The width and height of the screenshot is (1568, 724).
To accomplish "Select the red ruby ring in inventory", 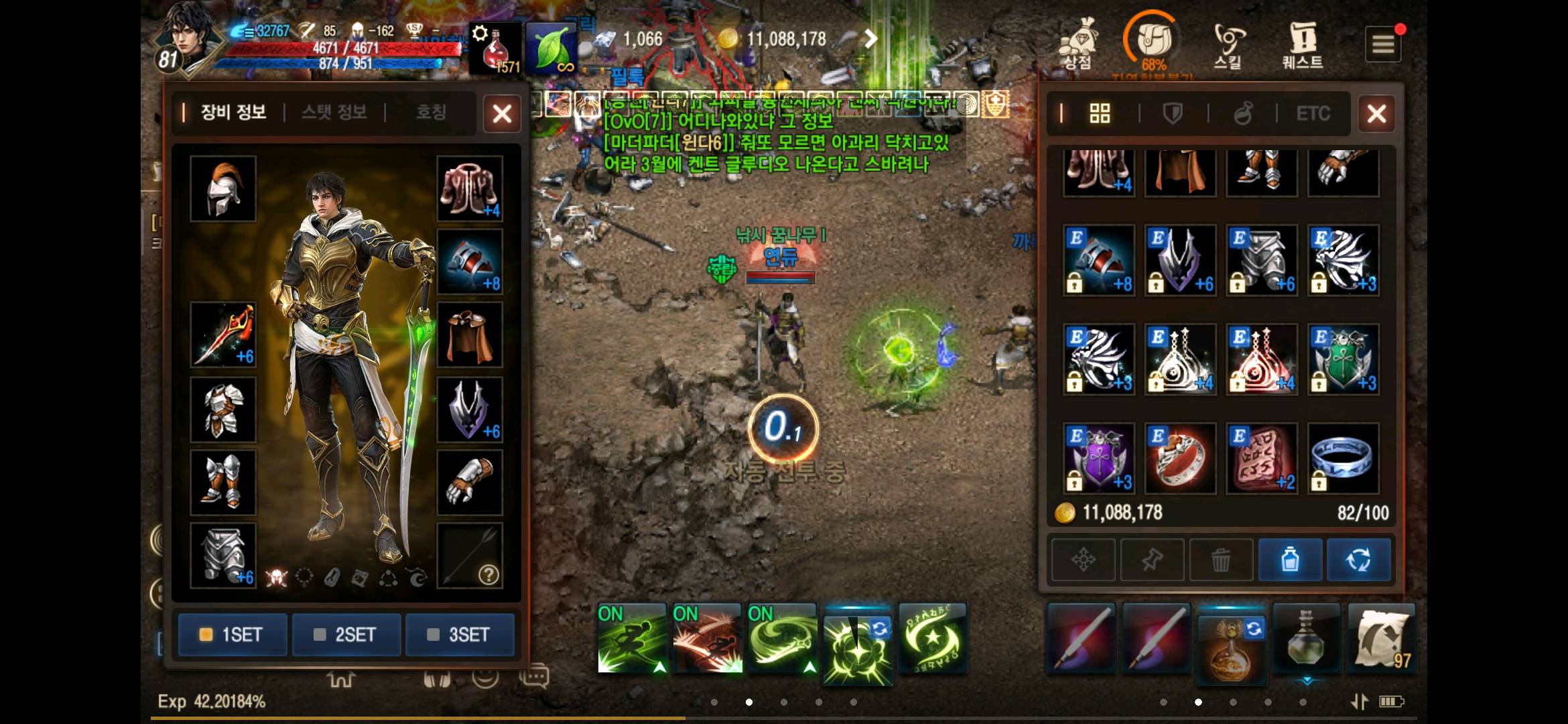I will click(1180, 459).
